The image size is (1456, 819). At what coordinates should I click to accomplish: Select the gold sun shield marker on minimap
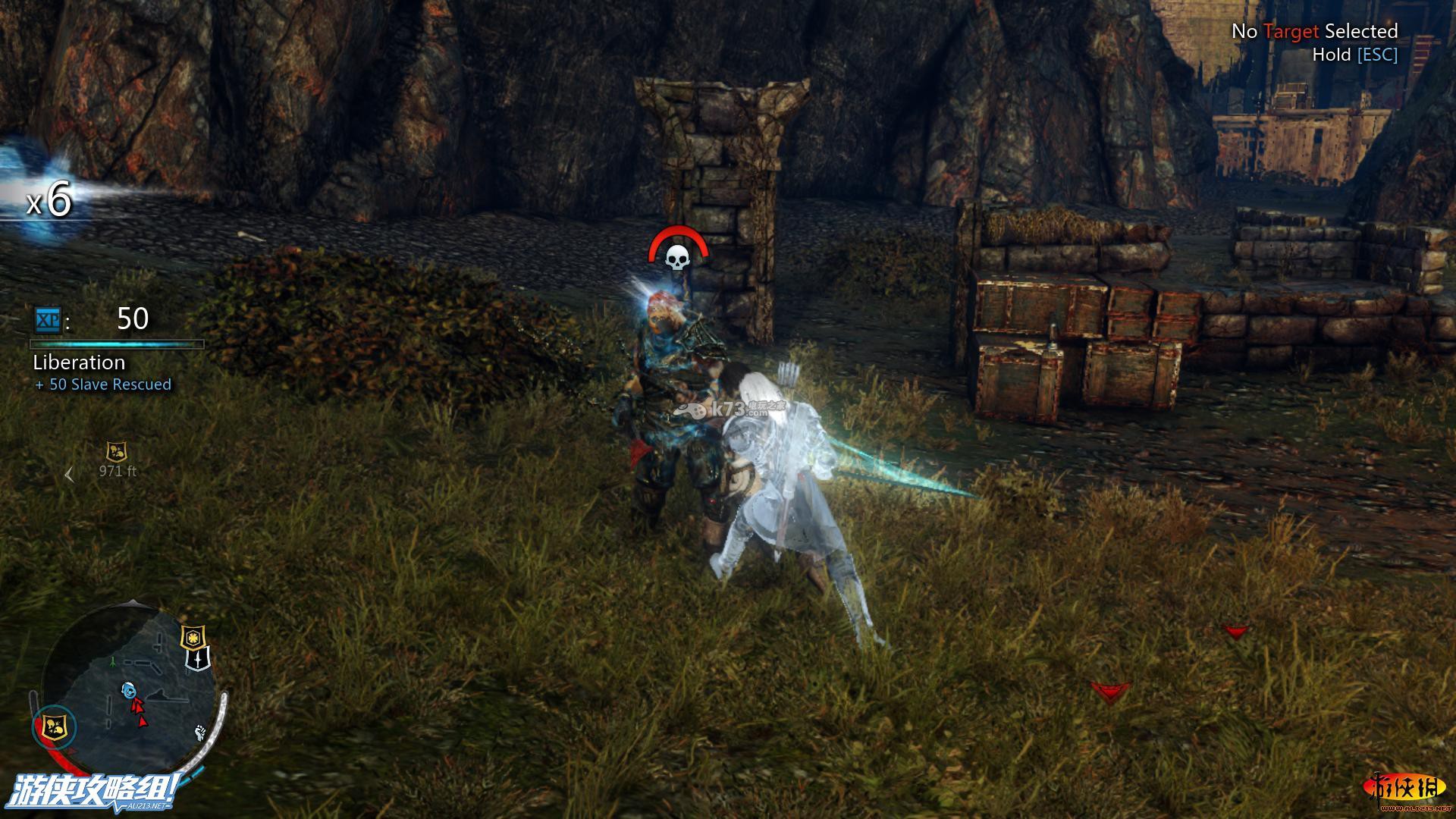click(x=193, y=637)
